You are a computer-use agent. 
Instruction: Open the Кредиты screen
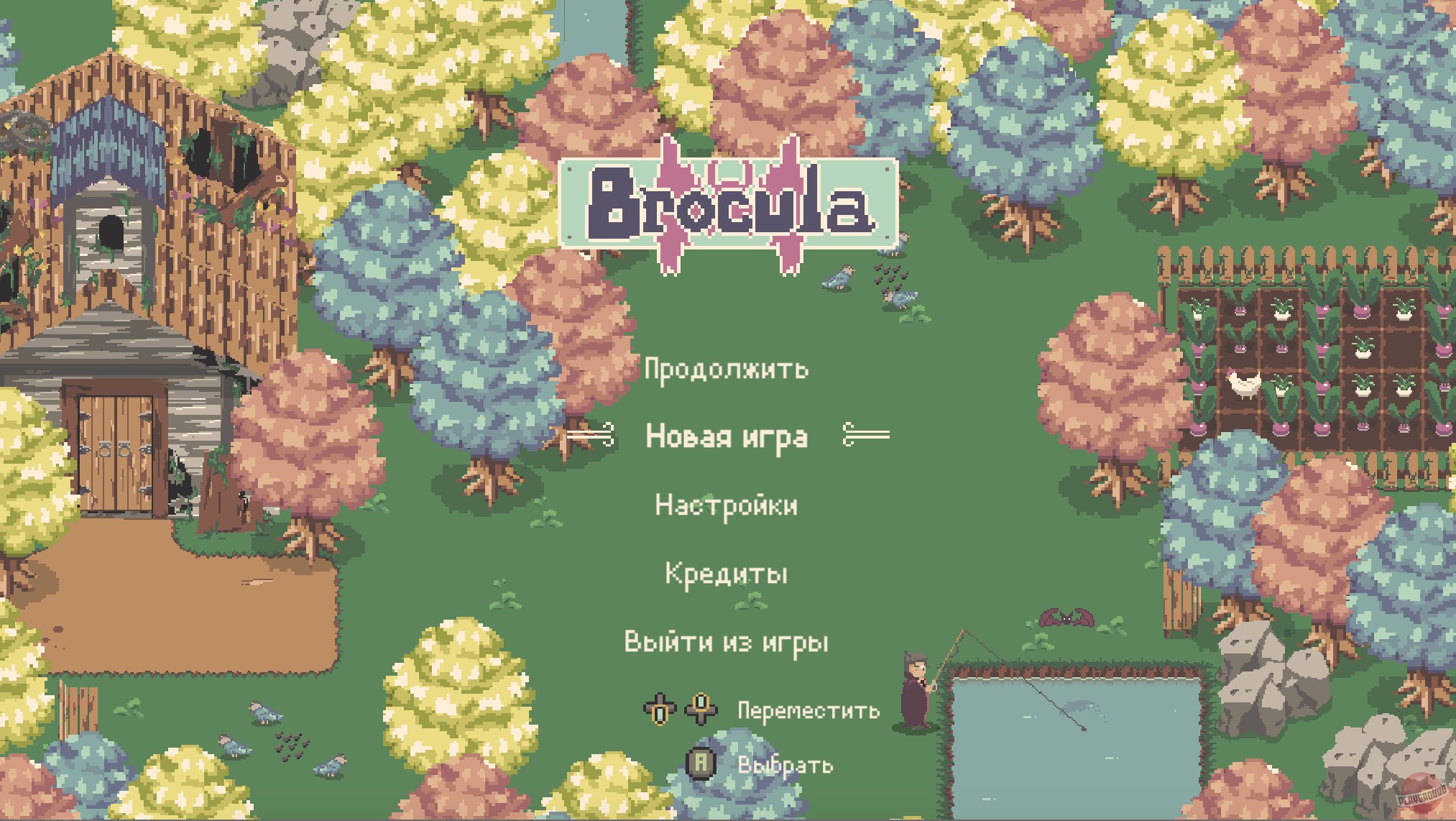point(726,574)
